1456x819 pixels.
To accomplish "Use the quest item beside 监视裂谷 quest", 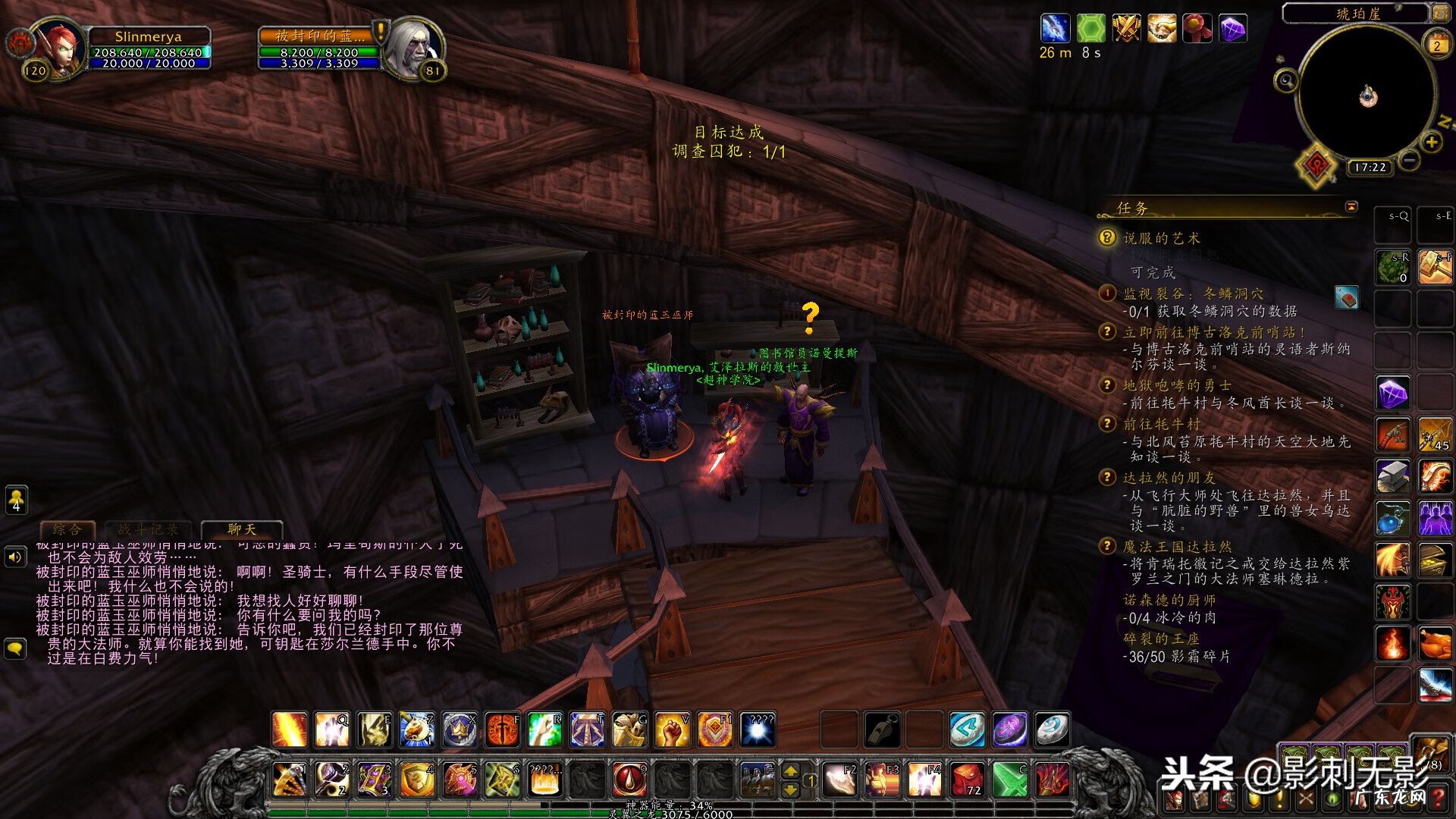I will click(x=1346, y=298).
